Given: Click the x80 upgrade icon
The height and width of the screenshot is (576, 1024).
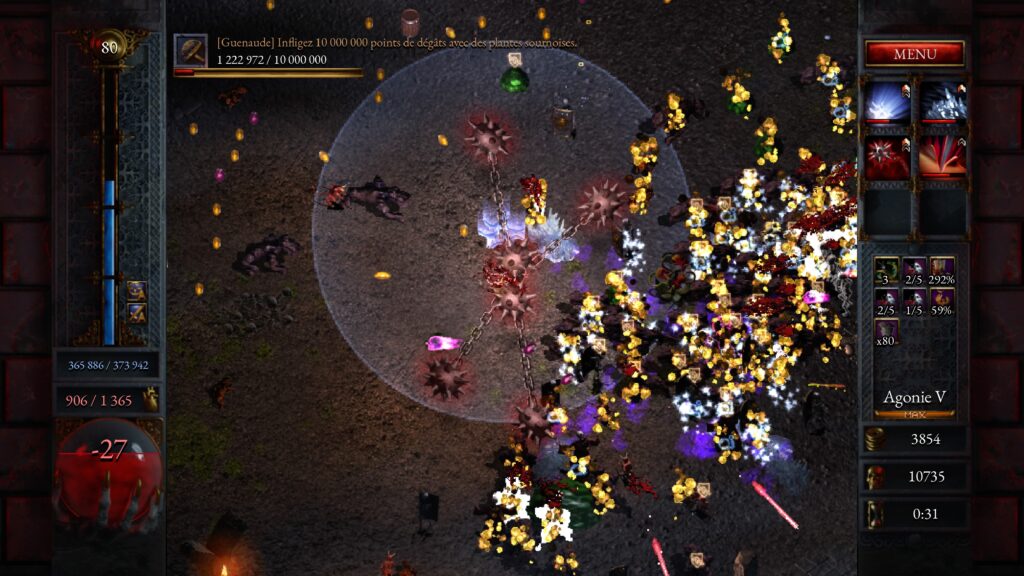Looking at the screenshot, I should [x=886, y=334].
